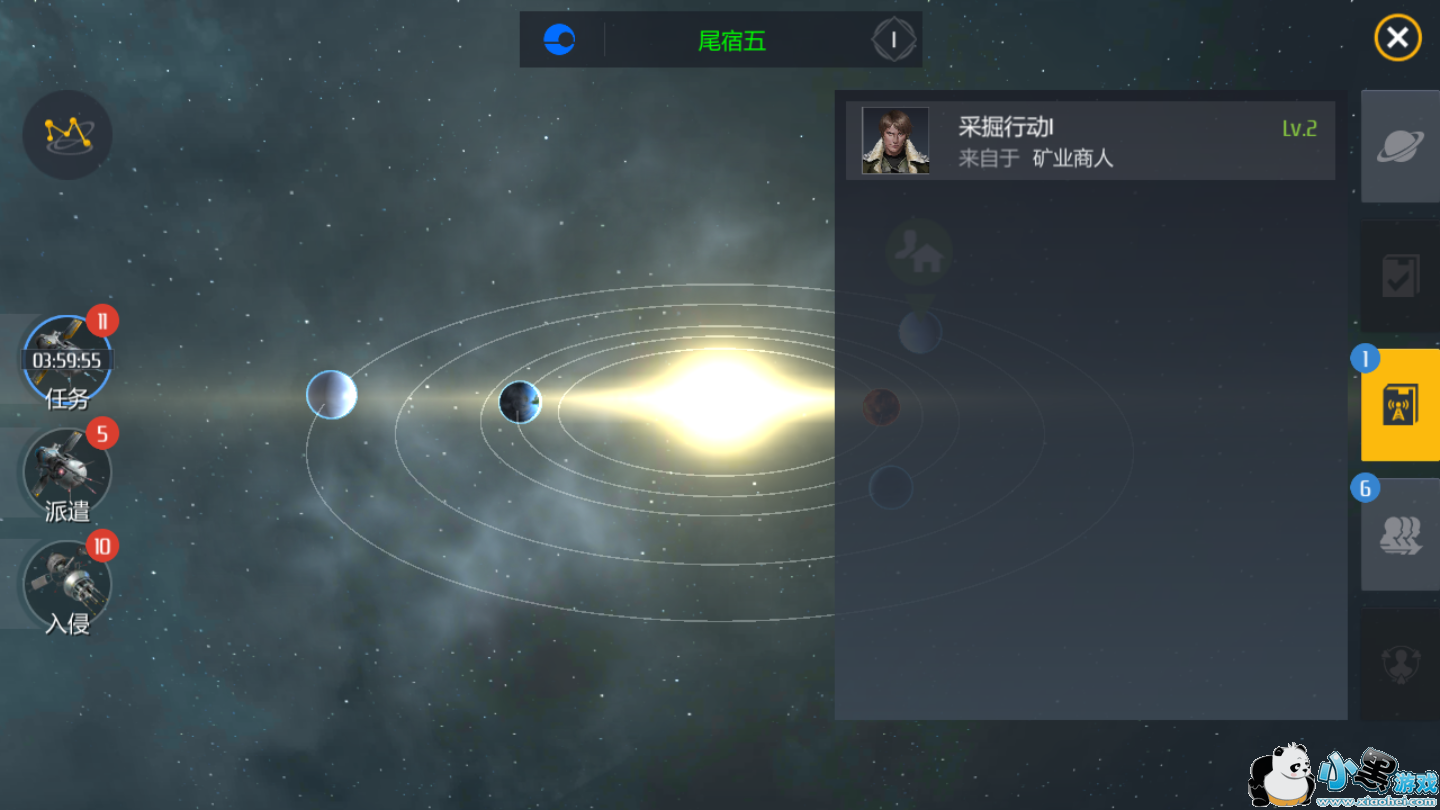
Task: Select the large outermost planet on the orbit map
Action: (332, 394)
